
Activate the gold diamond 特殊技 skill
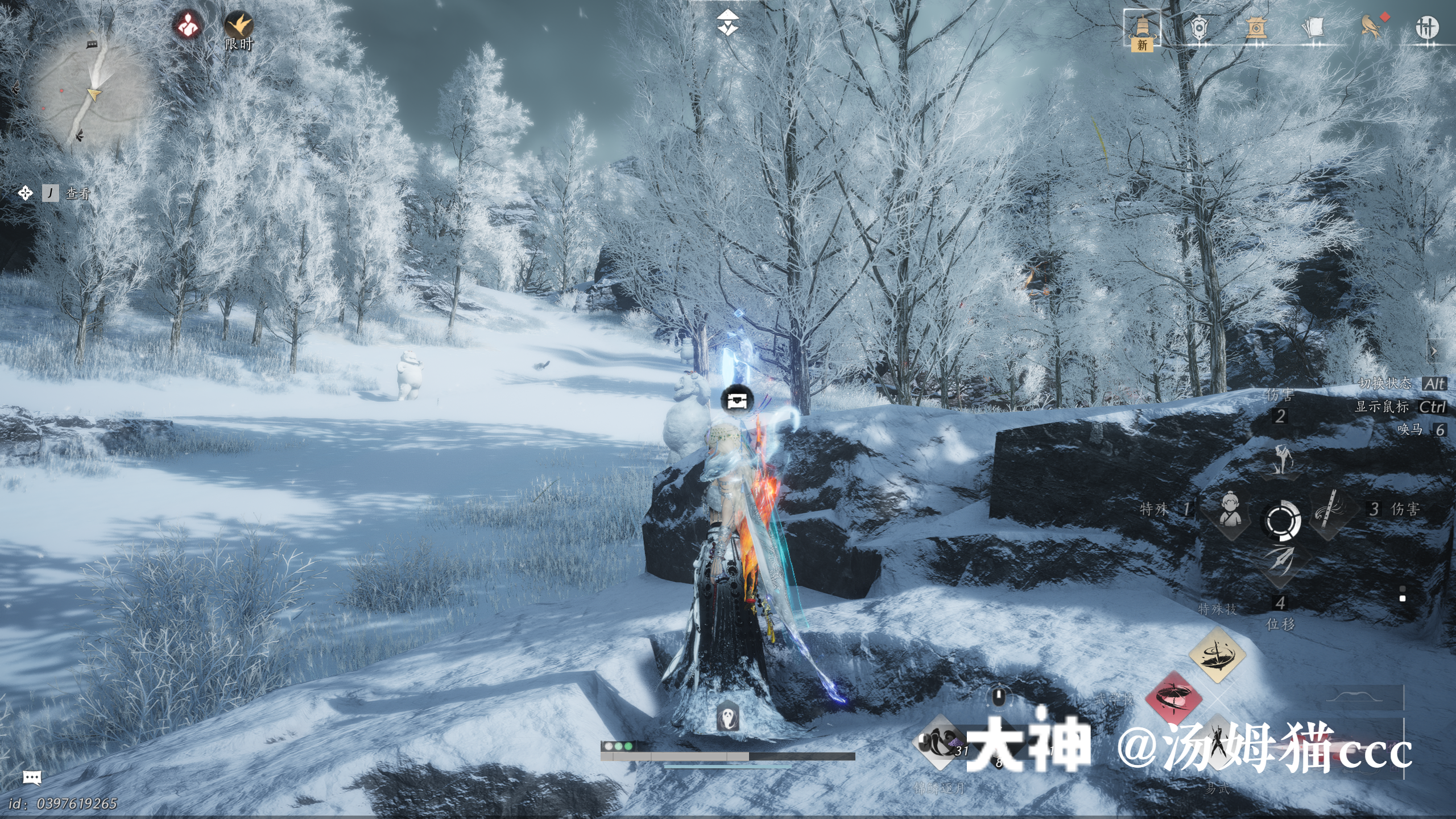[1217, 655]
